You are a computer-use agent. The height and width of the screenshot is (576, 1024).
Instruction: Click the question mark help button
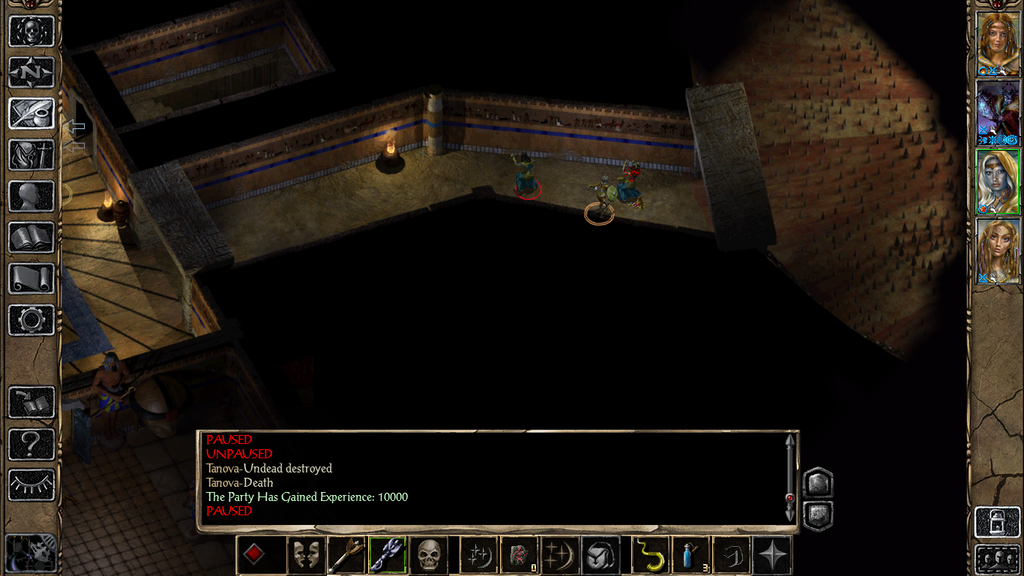[x=31, y=444]
